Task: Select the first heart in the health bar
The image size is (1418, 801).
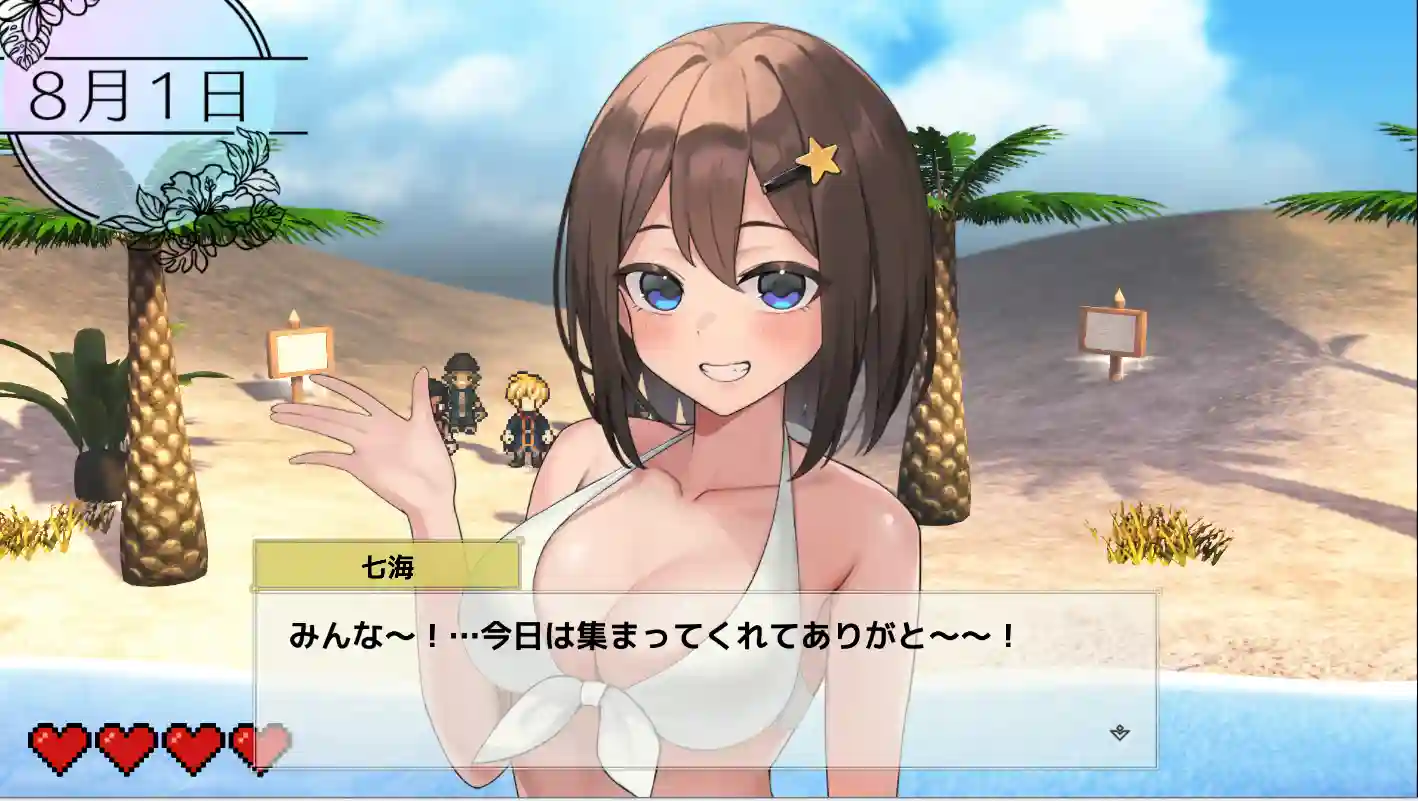Action: pyautogui.click(x=60, y=745)
